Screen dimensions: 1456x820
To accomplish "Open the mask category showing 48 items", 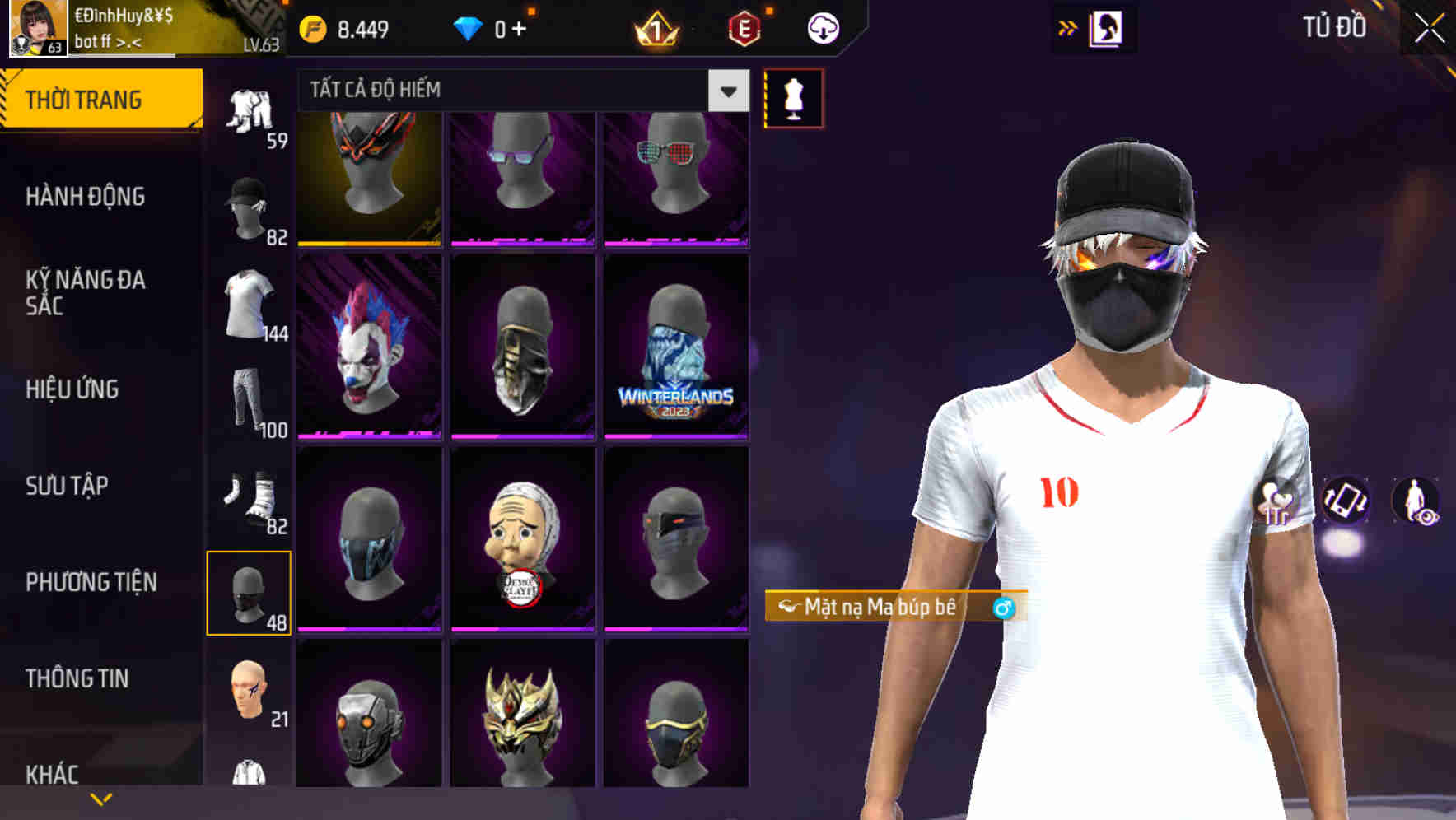I will pos(250,594).
